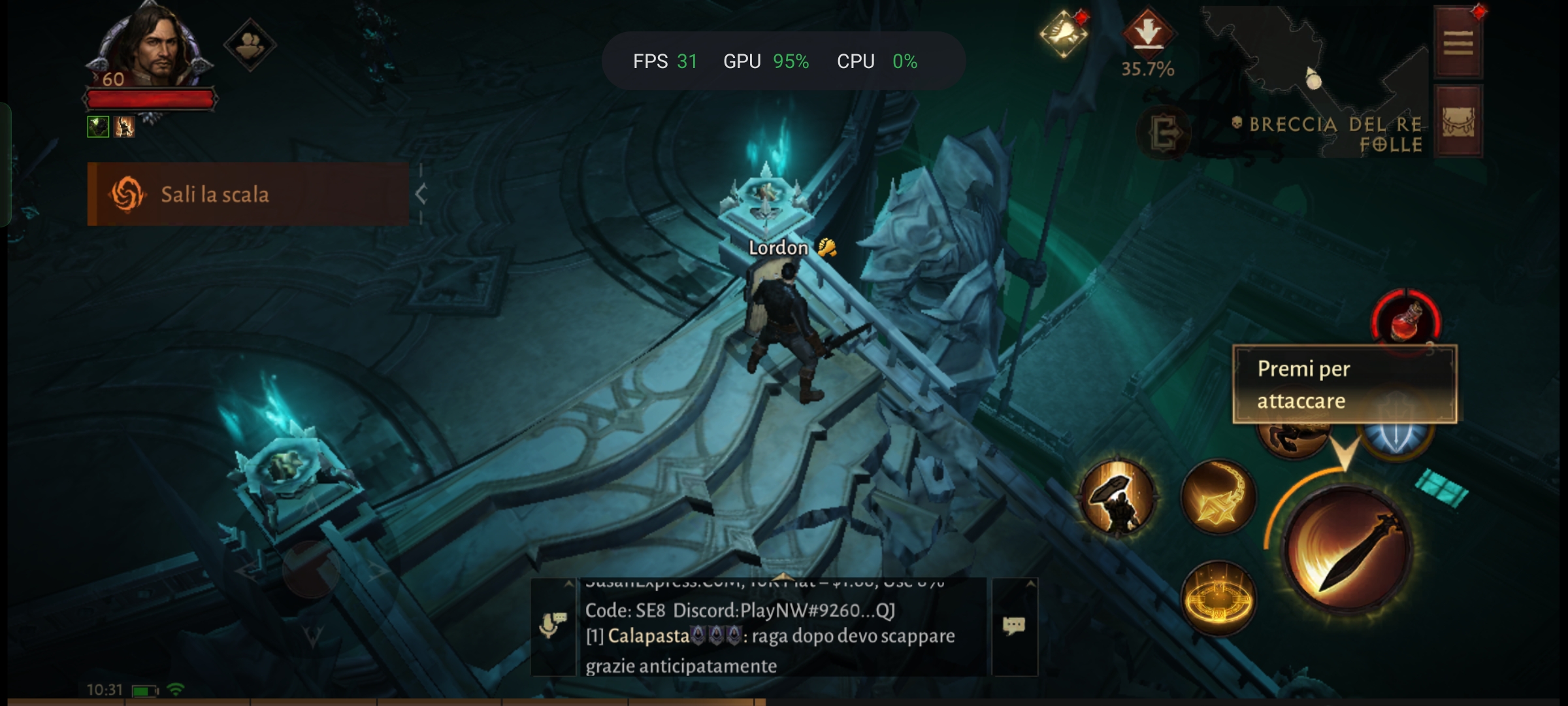The height and width of the screenshot is (706, 1568).
Task: Activate the horse mount skill
Action: [1292, 439]
